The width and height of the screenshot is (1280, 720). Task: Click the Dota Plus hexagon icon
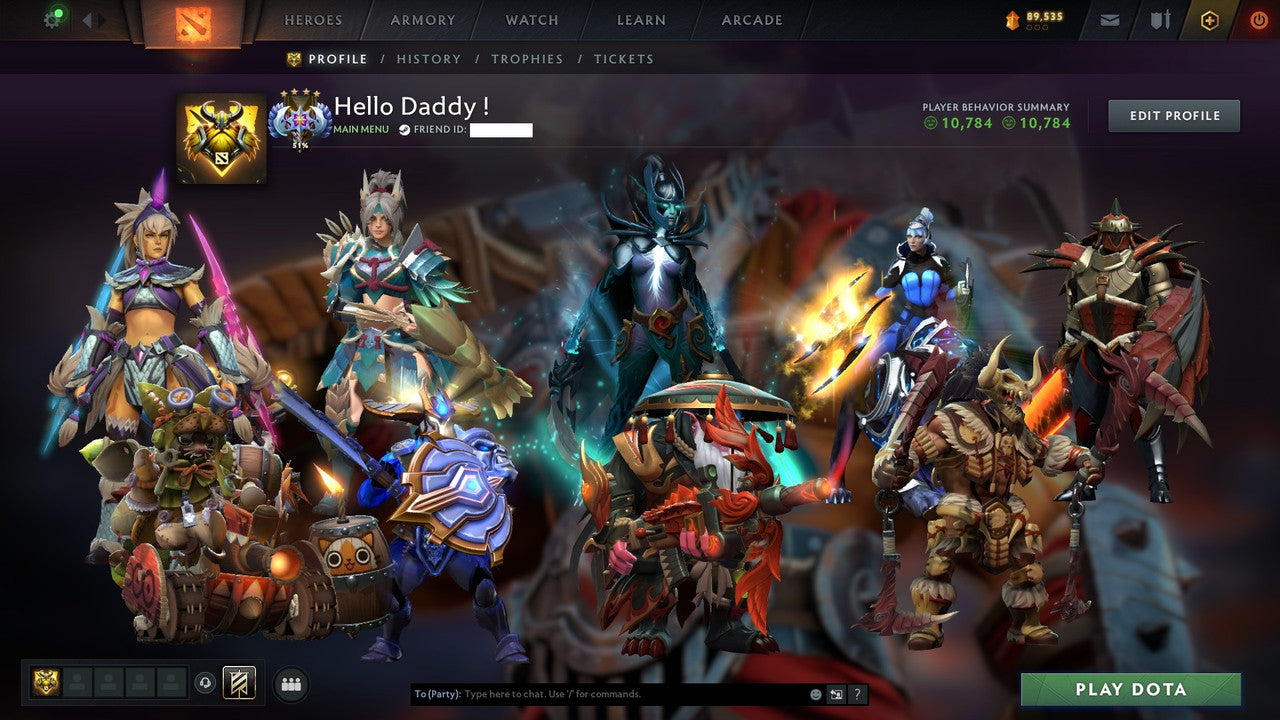[x=1210, y=19]
